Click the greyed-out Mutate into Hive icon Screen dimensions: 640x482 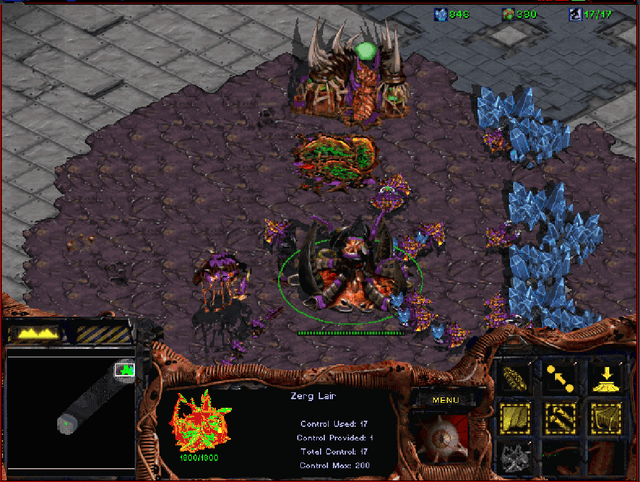[x=517, y=457]
